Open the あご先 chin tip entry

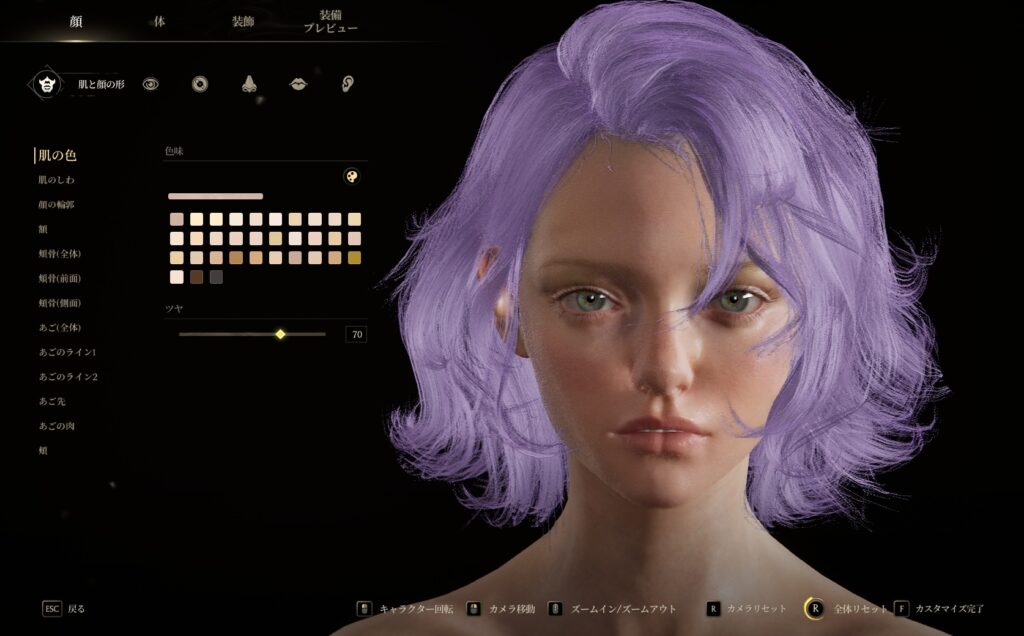click(52, 401)
